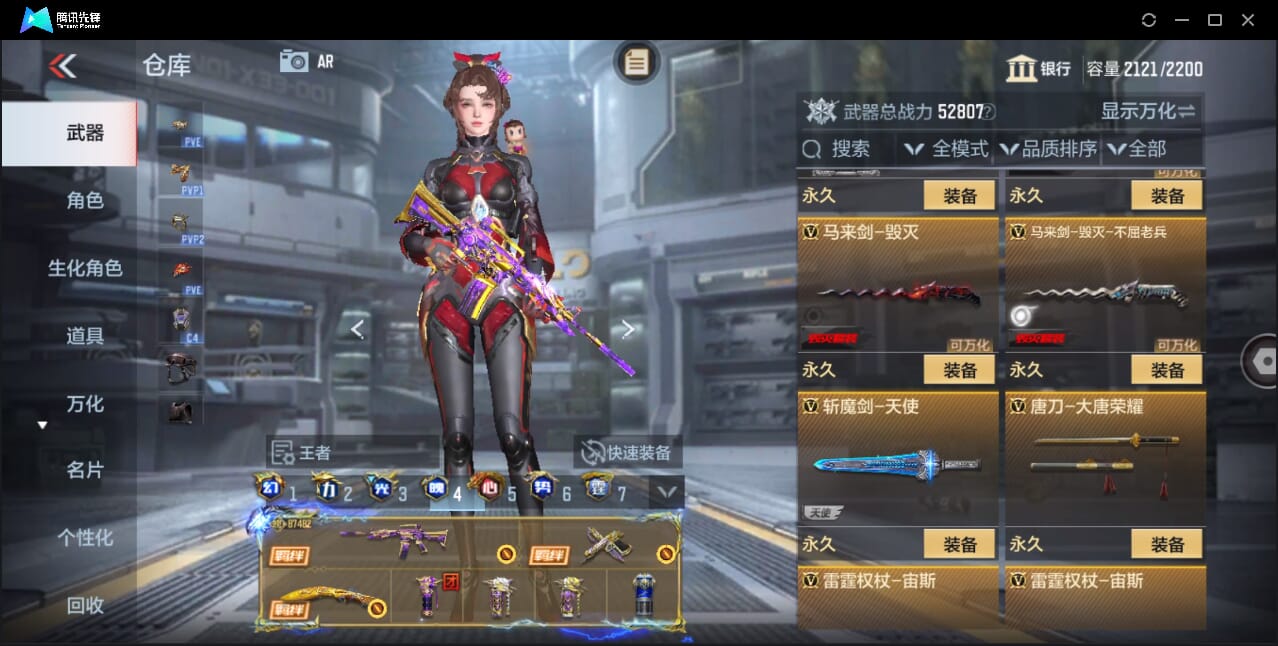This screenshot has height=646, width=1278.
Task: Select the 道具 tab
Action: tap(85, 336)
